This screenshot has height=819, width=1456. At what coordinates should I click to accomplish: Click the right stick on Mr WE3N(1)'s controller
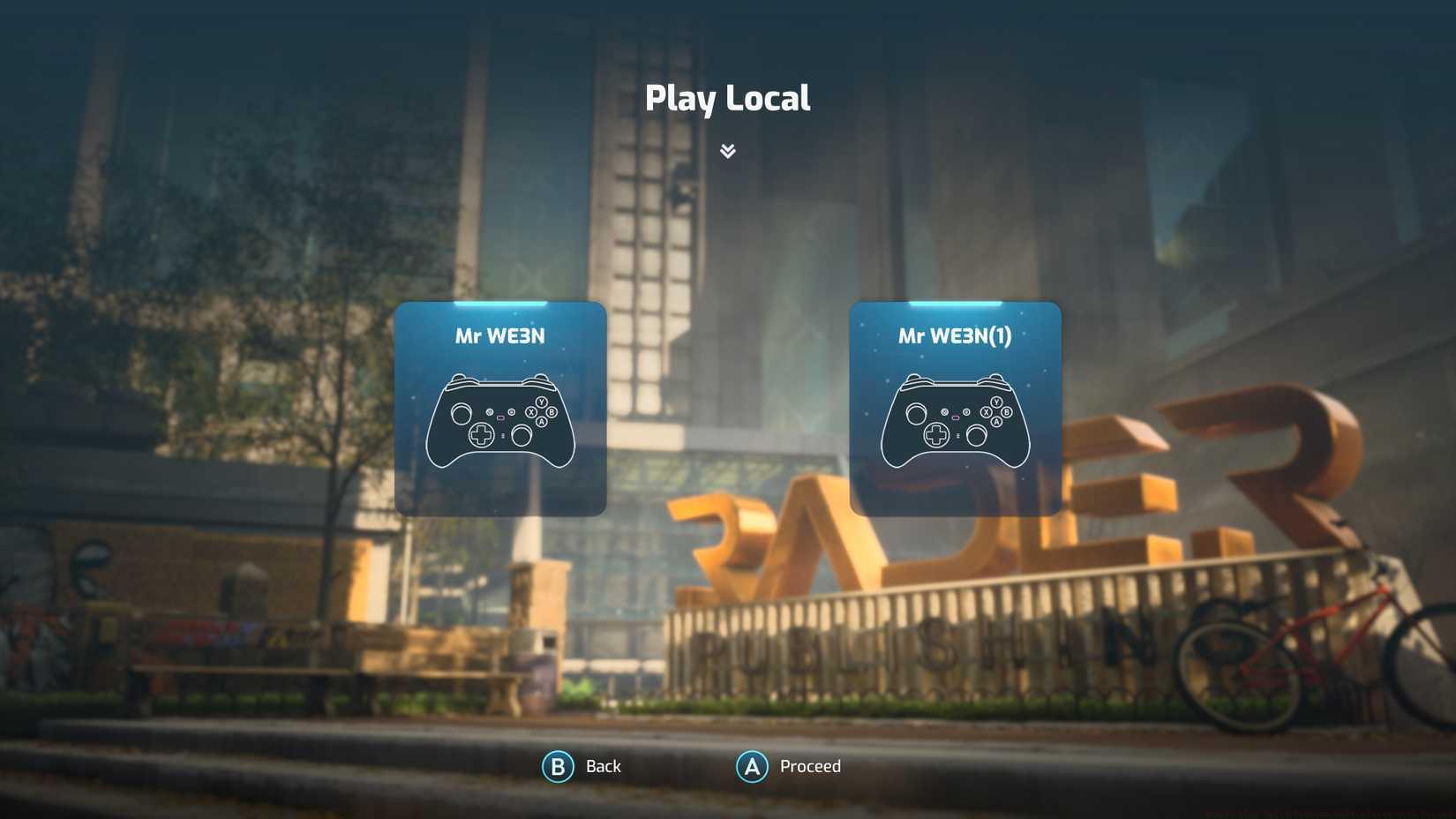pyautogui.click(x=977, y=436)
